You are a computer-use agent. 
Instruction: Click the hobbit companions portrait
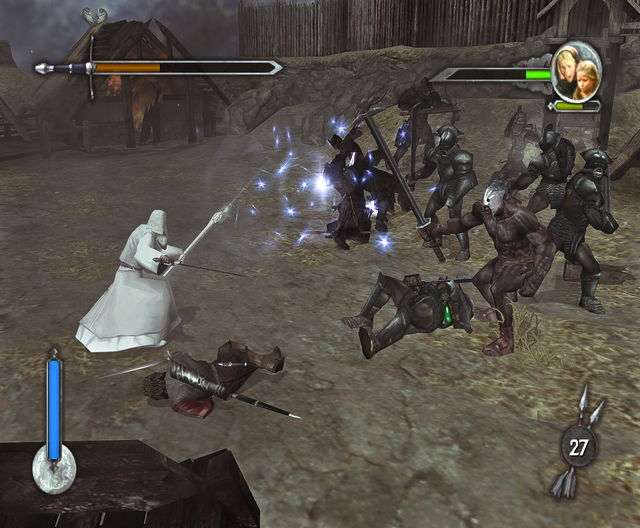click(x=576, y=67)
